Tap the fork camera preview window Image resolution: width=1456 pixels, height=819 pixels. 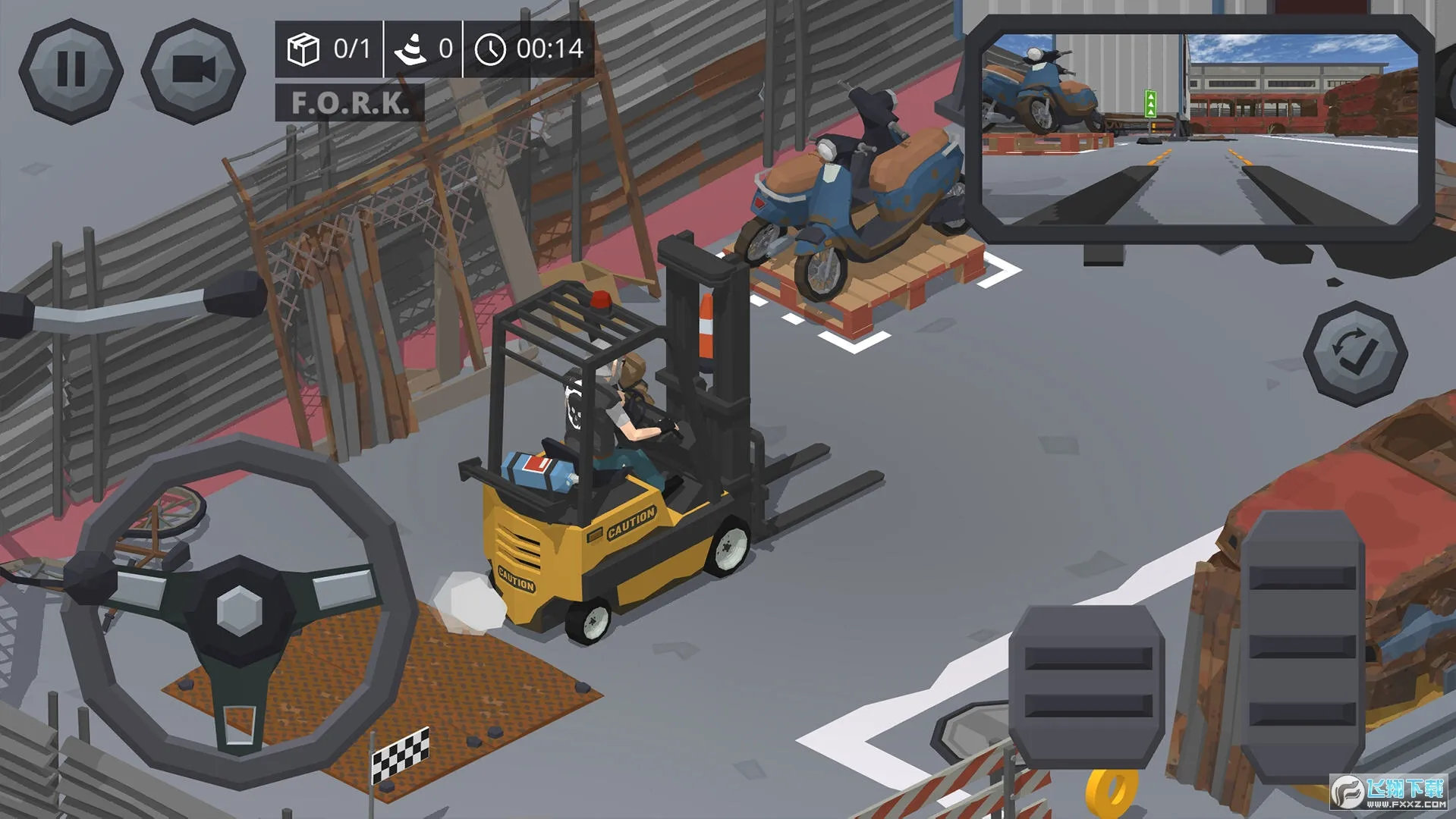(x=1200, y=129)
